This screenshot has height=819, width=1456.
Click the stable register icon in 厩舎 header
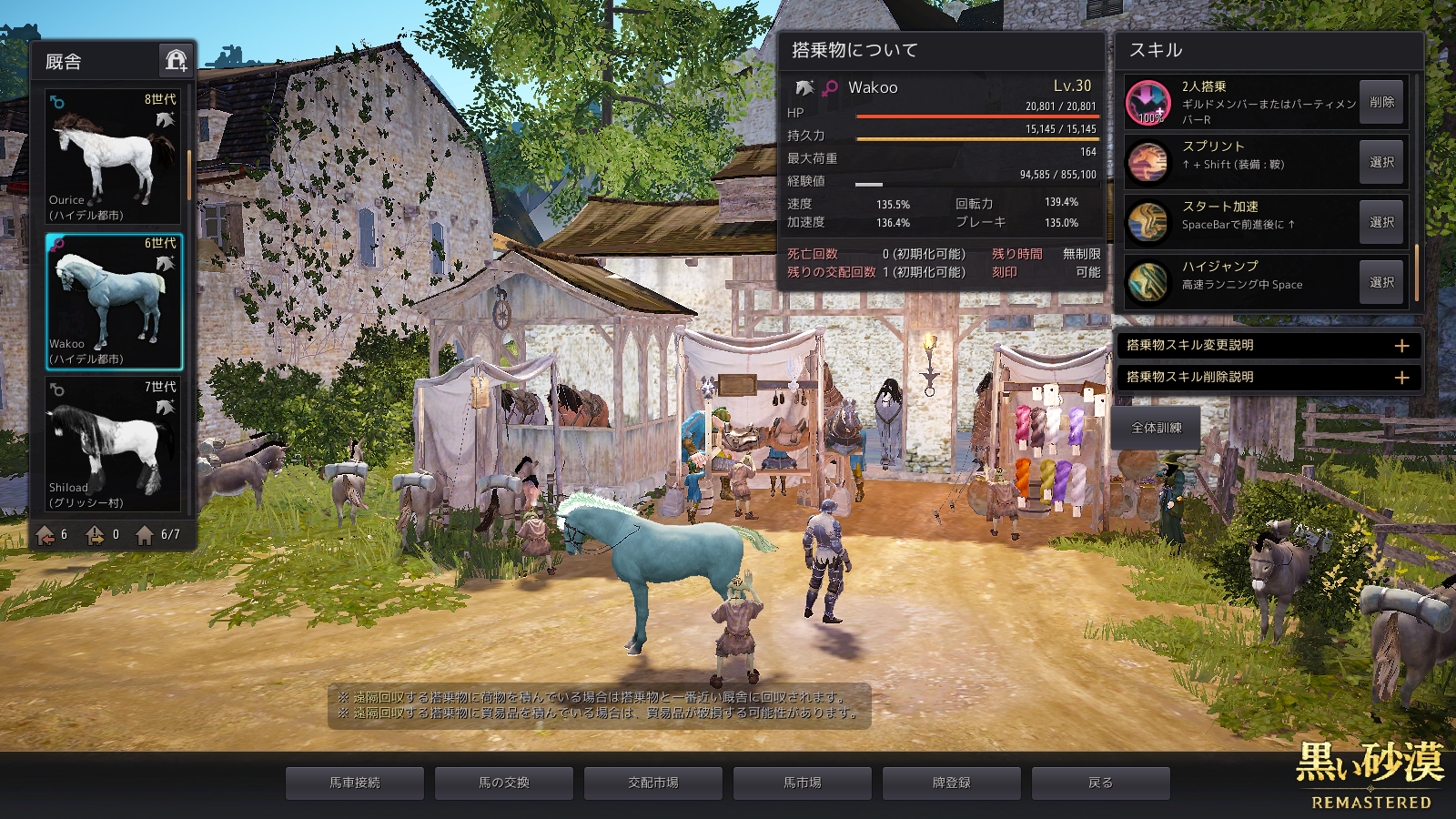pos(176,61)
